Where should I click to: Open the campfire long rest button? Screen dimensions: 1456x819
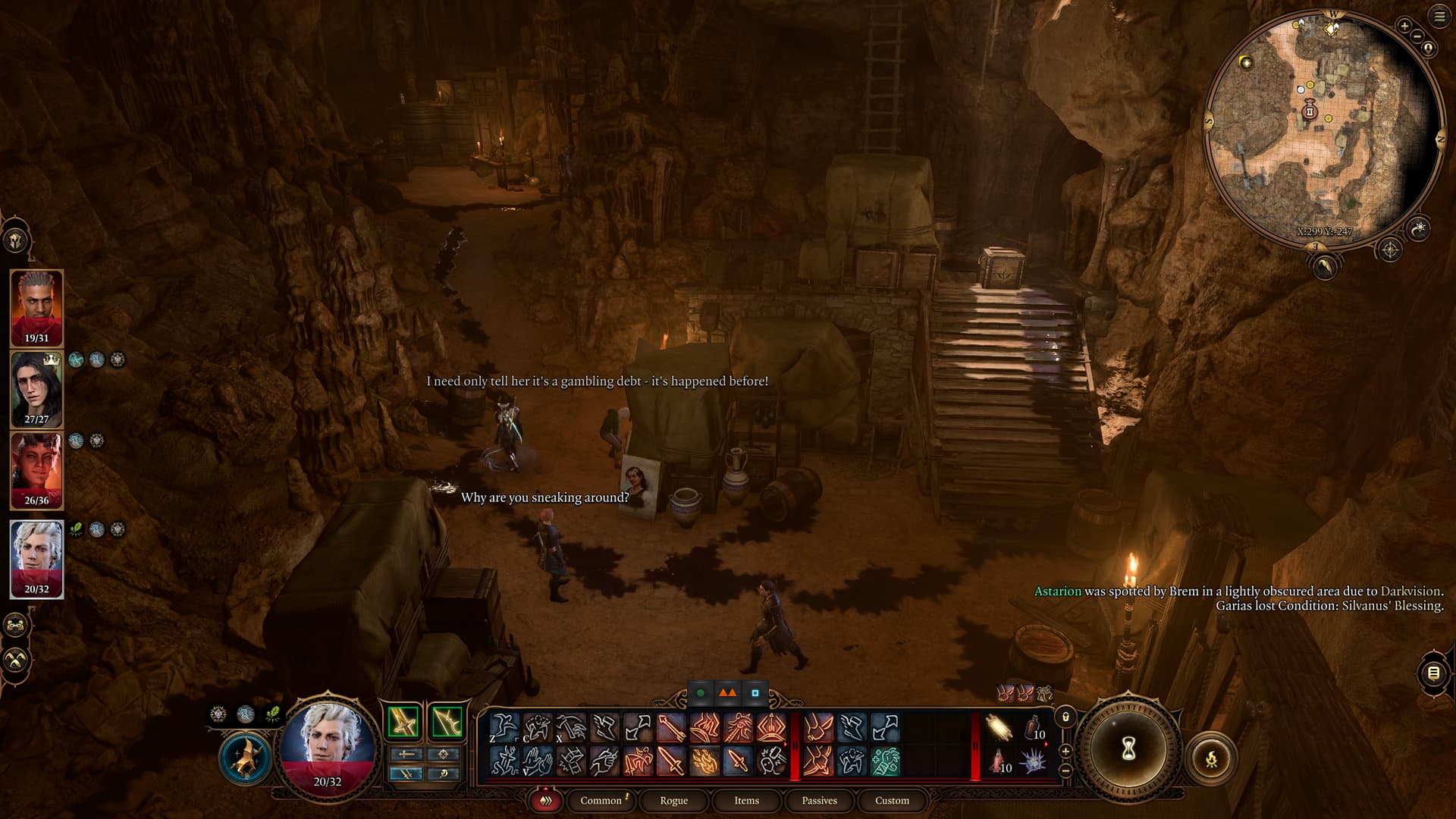1211,758
